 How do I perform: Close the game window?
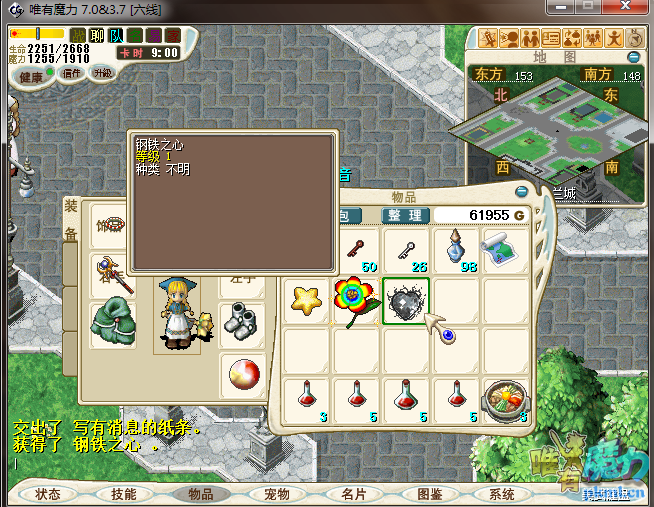click(631, 8)
